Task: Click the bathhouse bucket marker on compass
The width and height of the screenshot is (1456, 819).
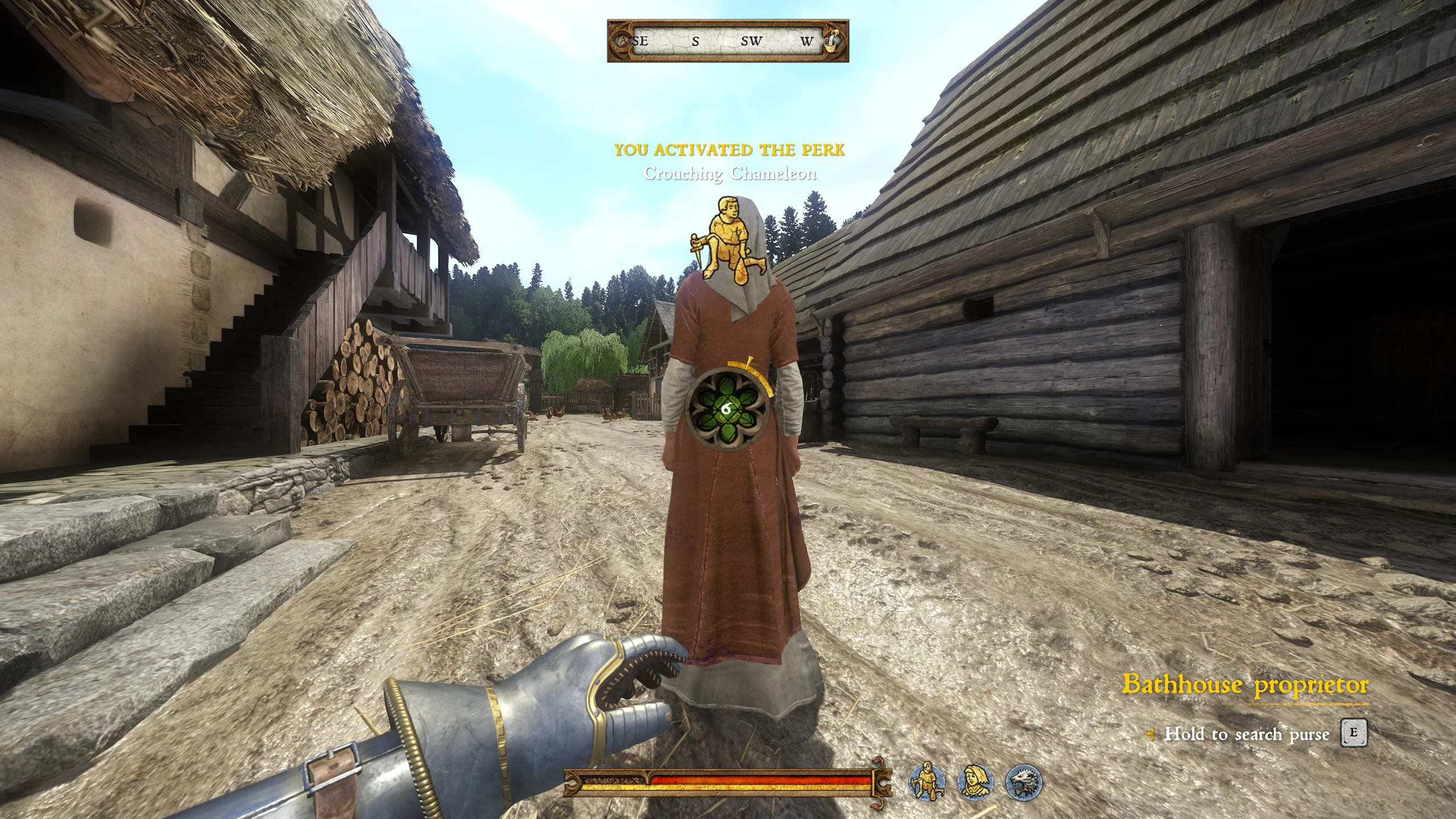Action: click(832, 41)
